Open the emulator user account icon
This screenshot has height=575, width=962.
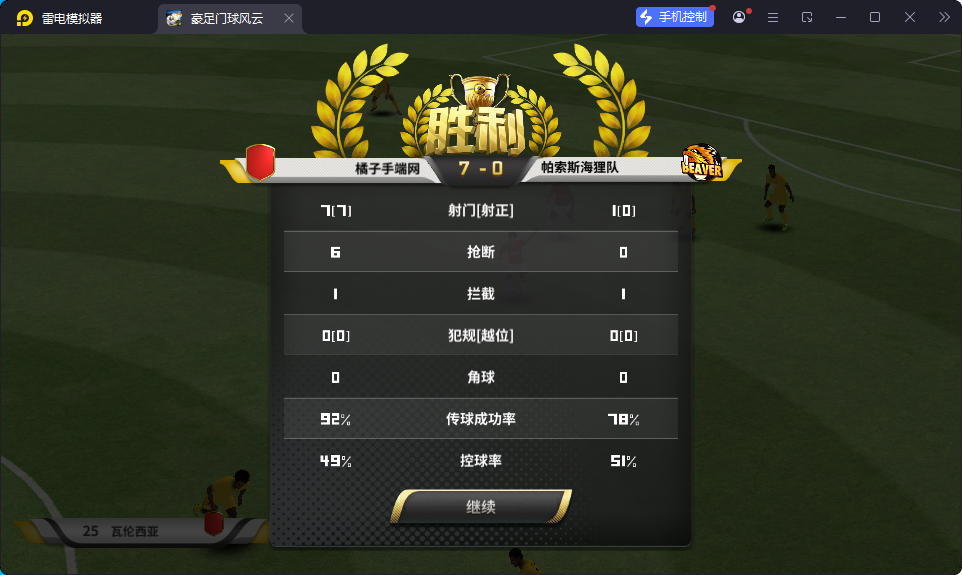tap(739, 17)
